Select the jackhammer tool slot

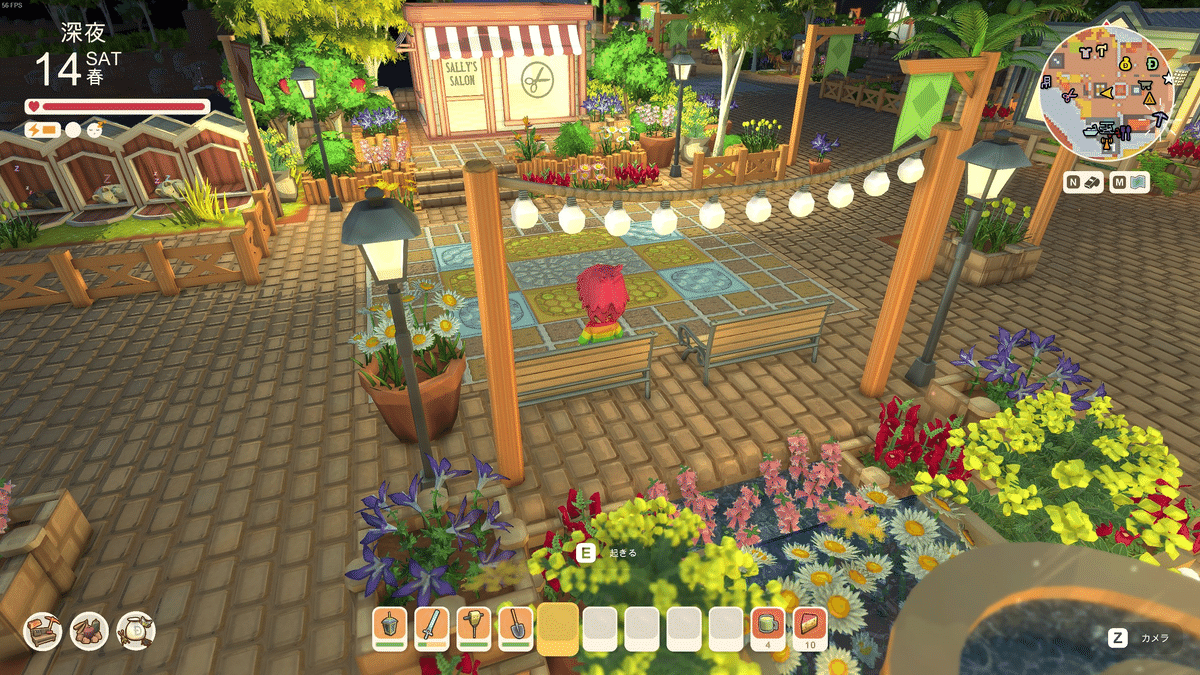(x=474, y=626)
